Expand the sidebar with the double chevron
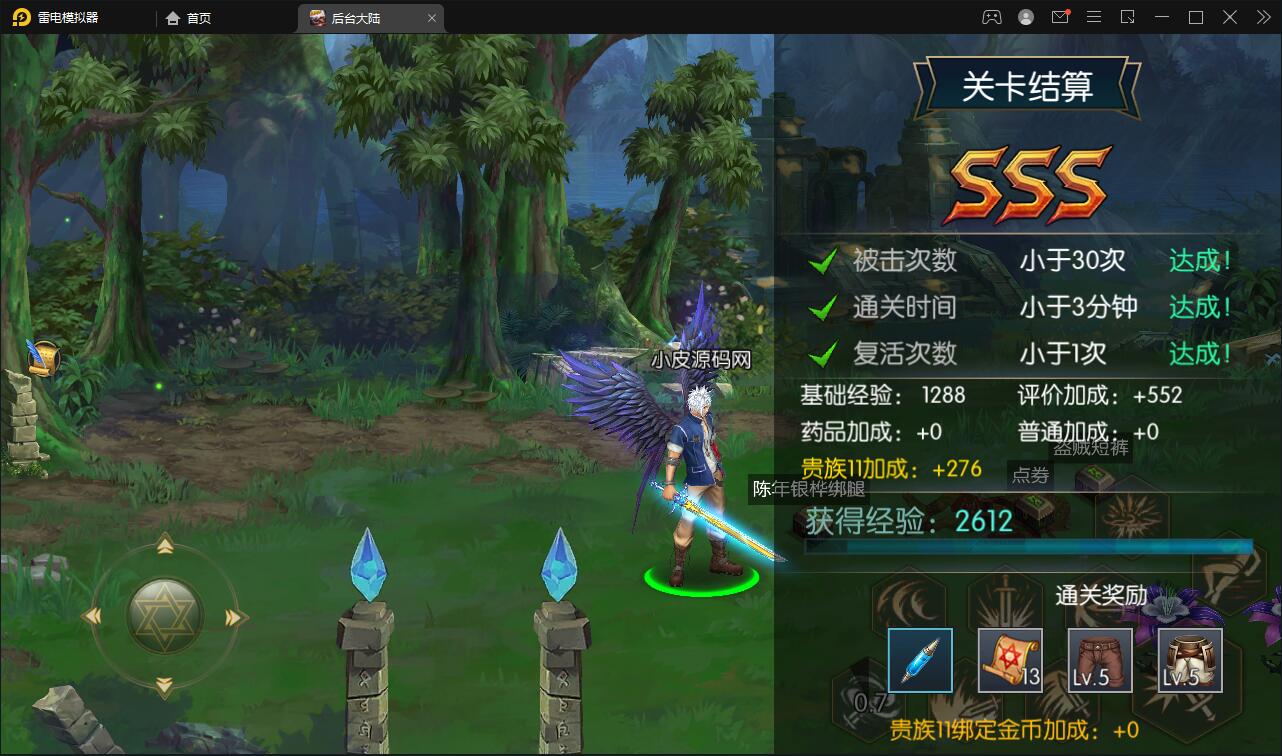This screenshot has height=756, width=1282. click(1262, 17)
